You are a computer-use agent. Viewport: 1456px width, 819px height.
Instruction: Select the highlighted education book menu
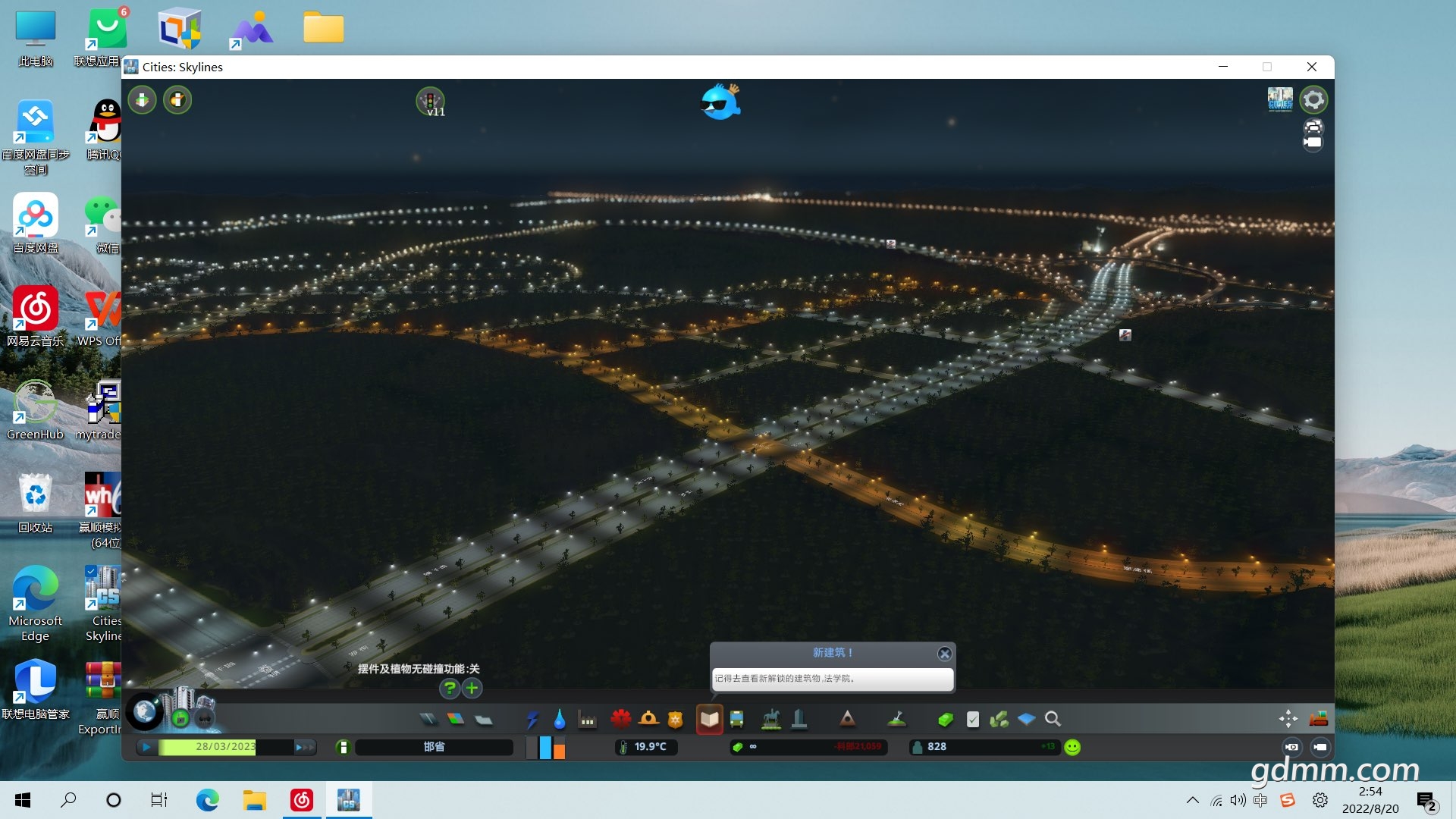coord(709,719)
